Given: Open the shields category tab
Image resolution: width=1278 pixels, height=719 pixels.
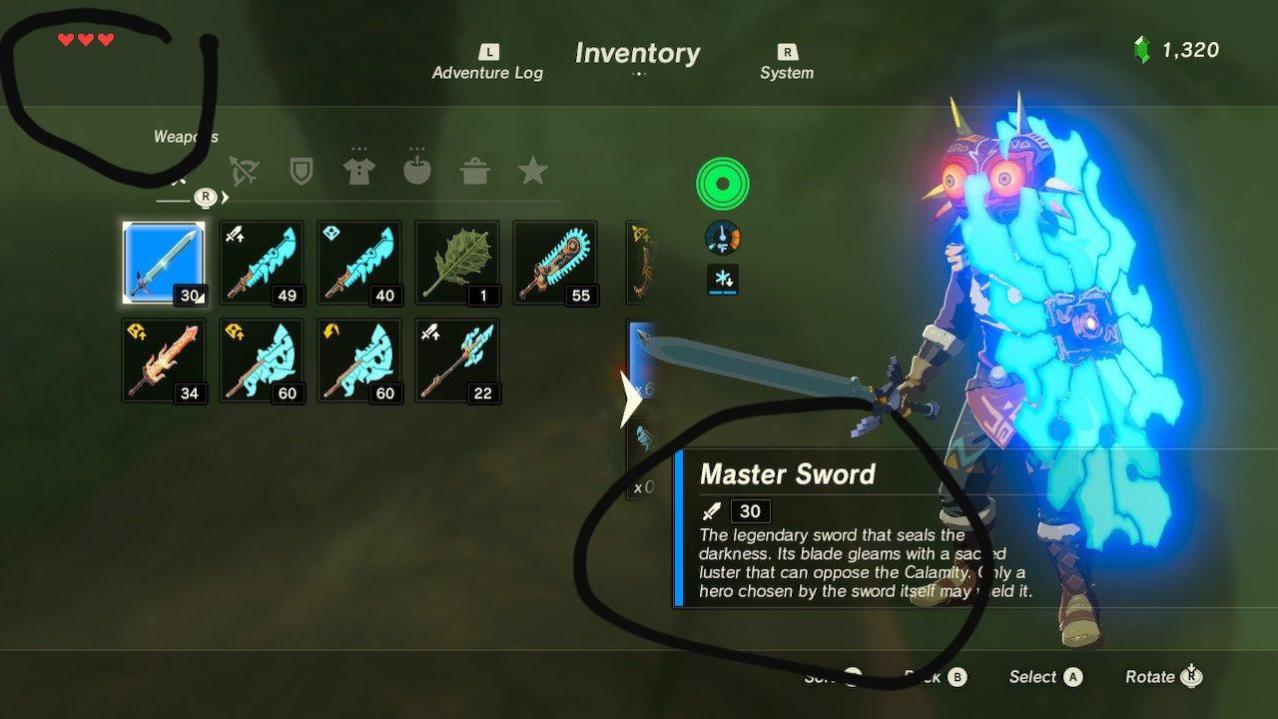Looking at the screenshot, I should [x=300, y=171].
